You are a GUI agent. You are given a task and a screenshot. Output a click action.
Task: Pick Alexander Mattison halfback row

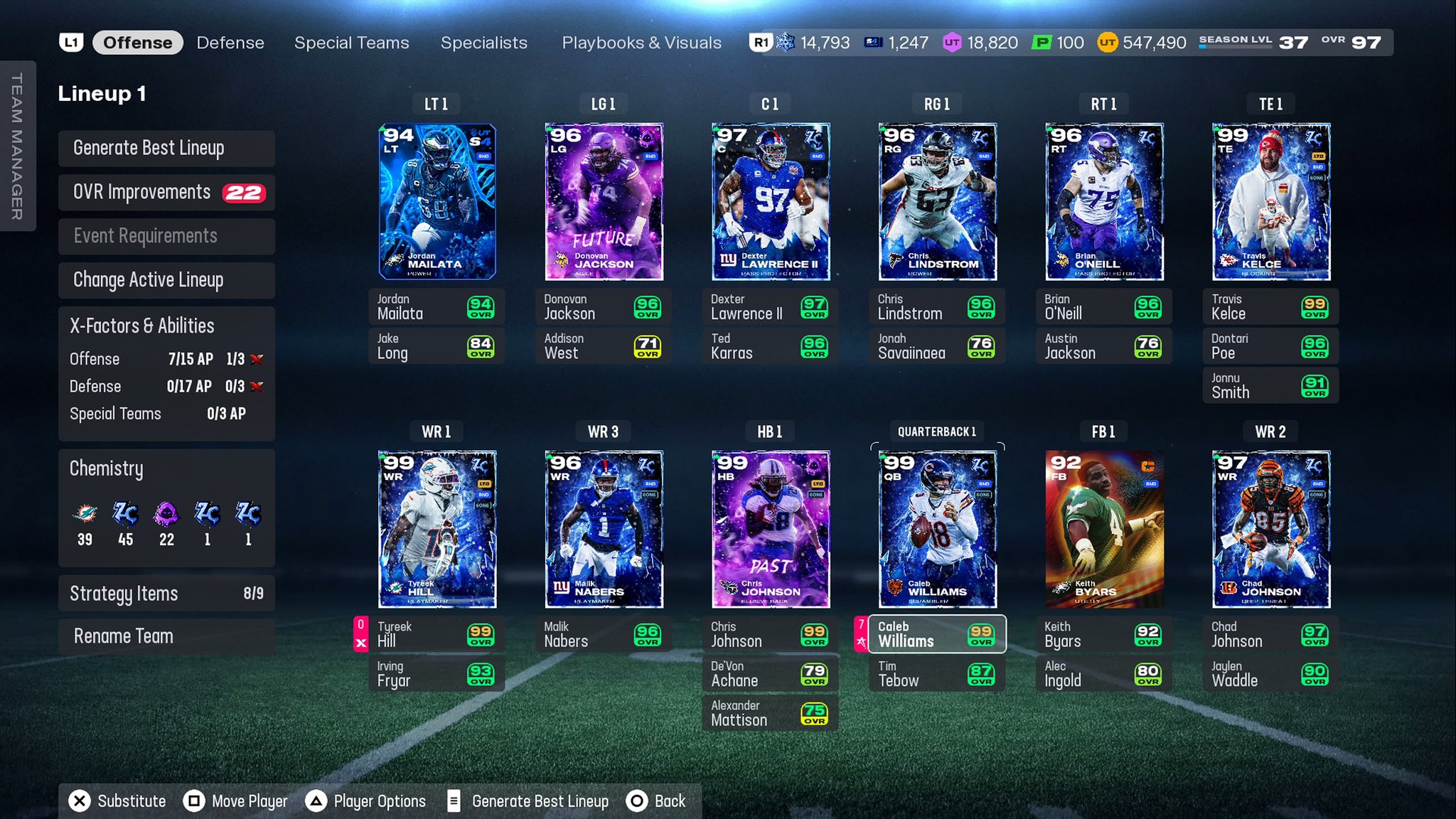pos(770,713)
